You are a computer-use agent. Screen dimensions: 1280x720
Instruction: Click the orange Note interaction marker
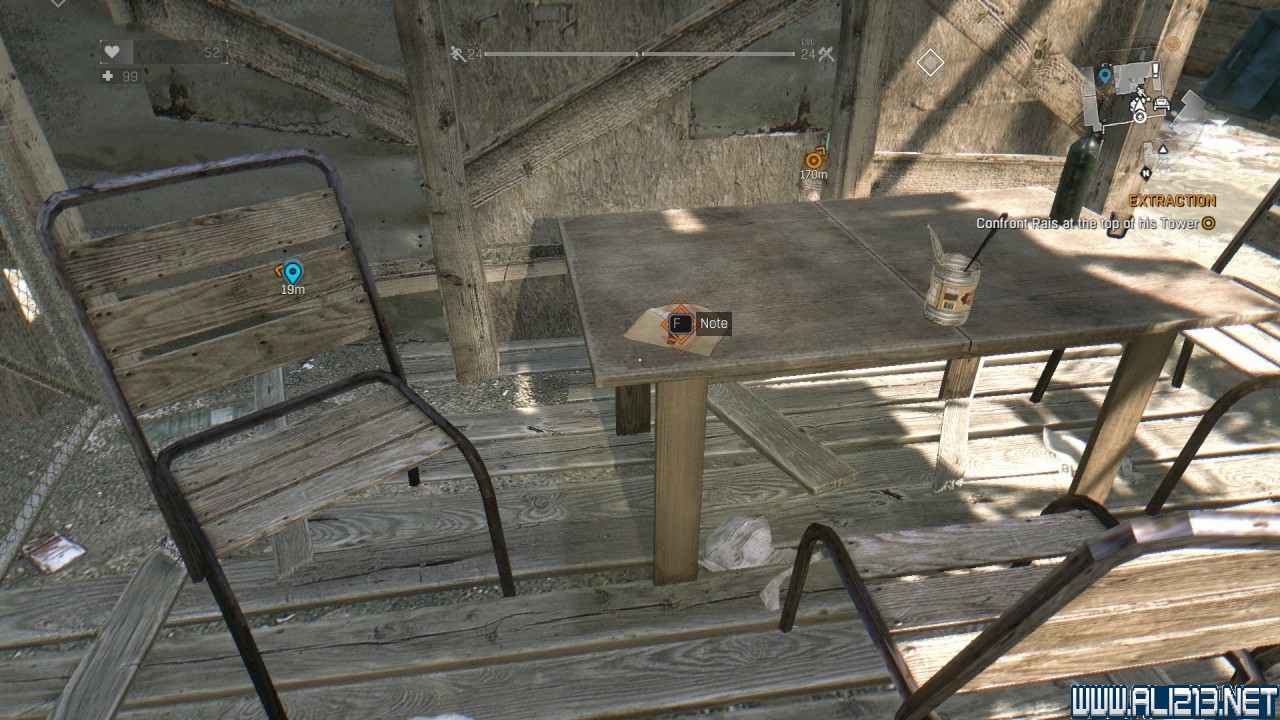[680, 323]
